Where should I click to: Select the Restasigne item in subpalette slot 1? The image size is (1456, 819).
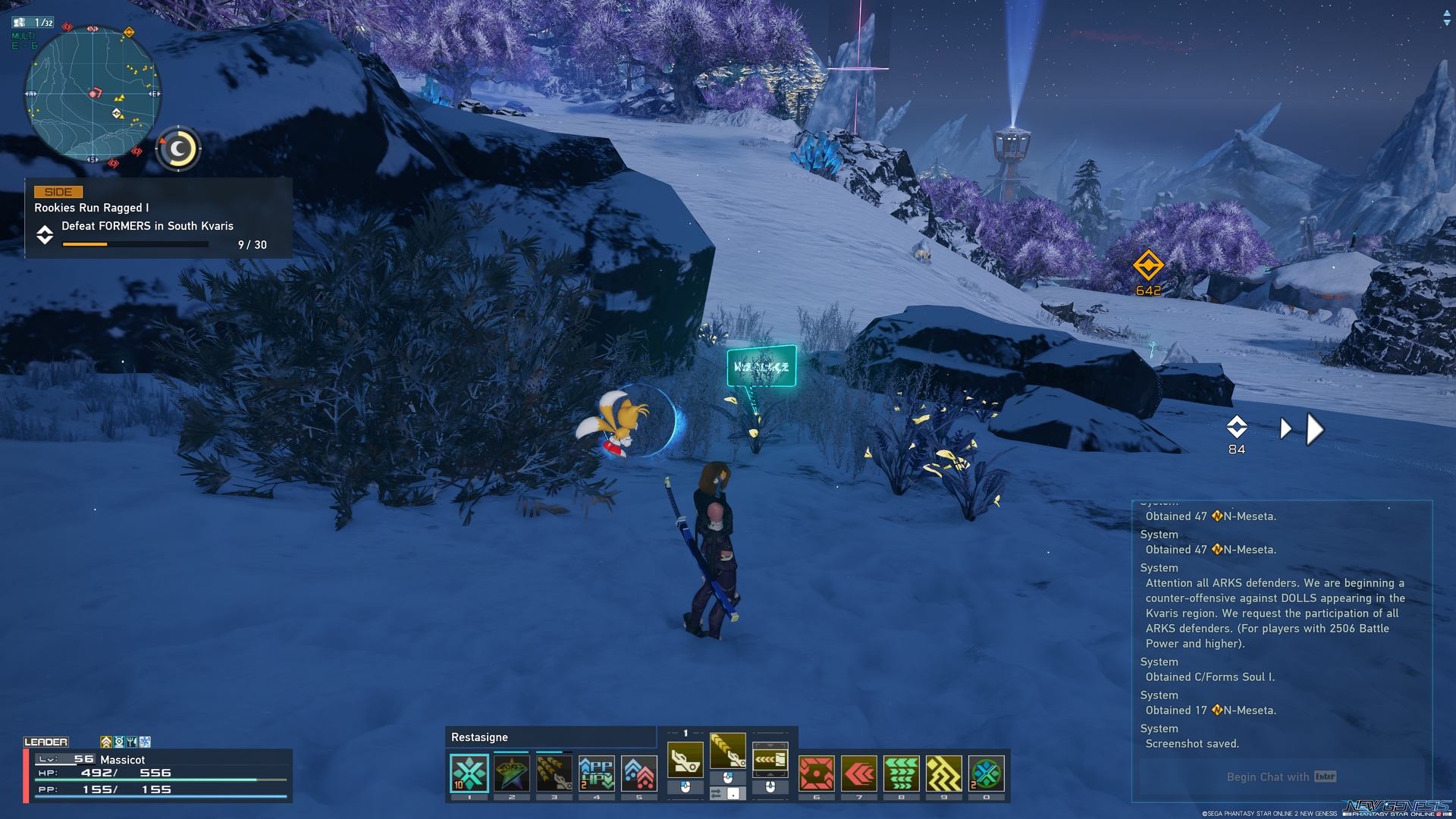tap(469, 773)
